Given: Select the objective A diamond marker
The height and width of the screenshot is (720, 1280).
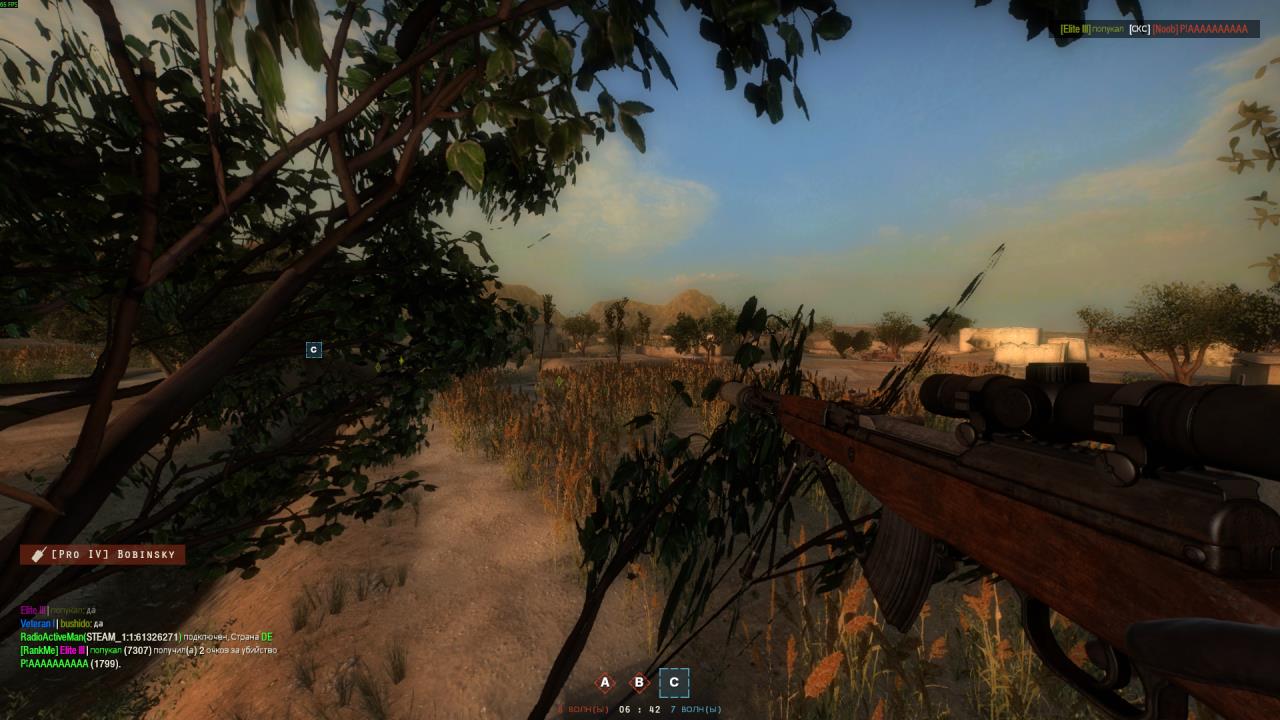Looking at the screenshot, I should (x=604, y=681).
